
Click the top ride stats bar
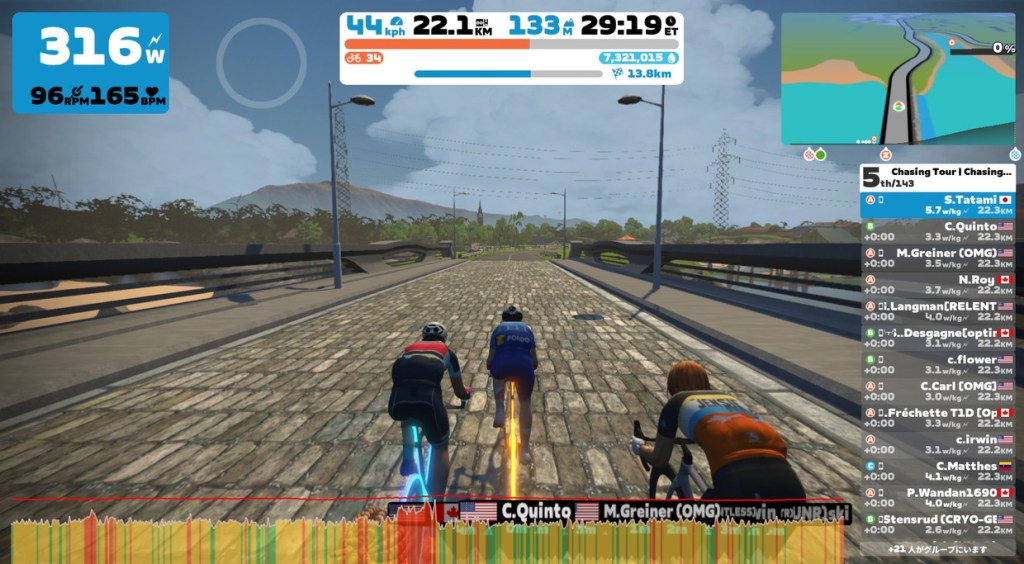click(511, 46)
